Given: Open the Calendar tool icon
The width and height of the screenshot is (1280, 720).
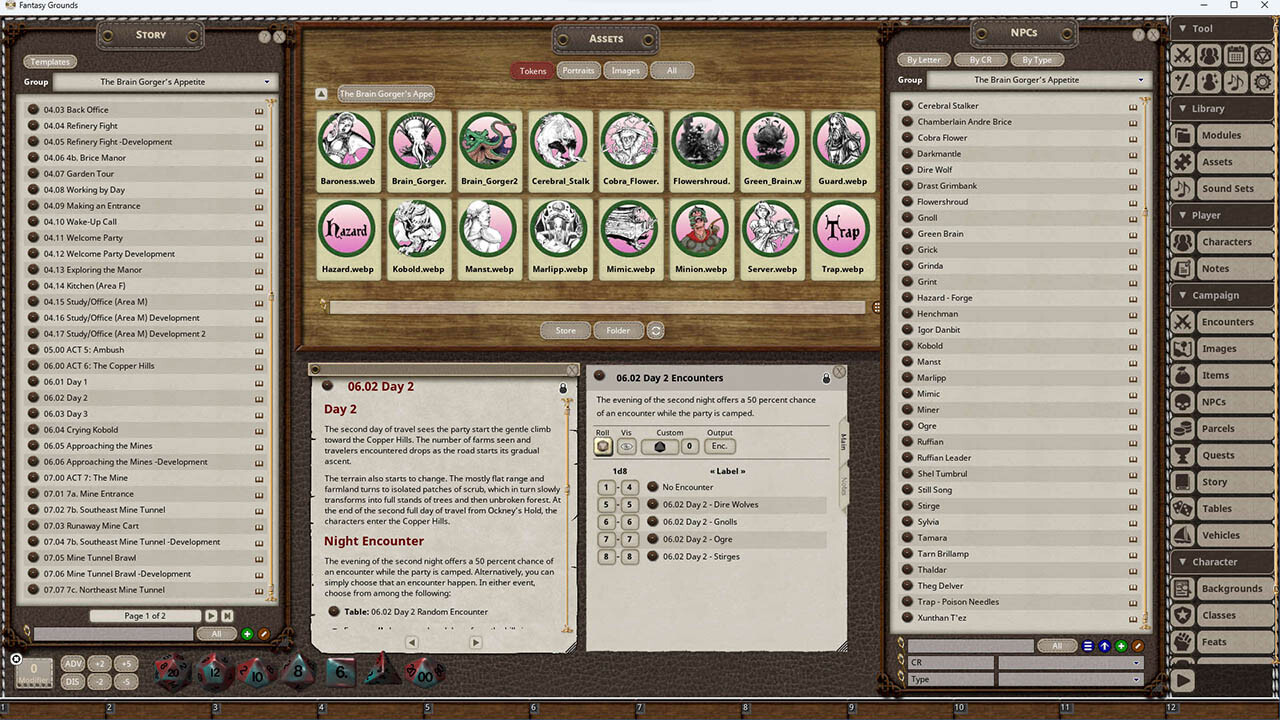Looking at the screenshot, I should tap(1234, 55).
